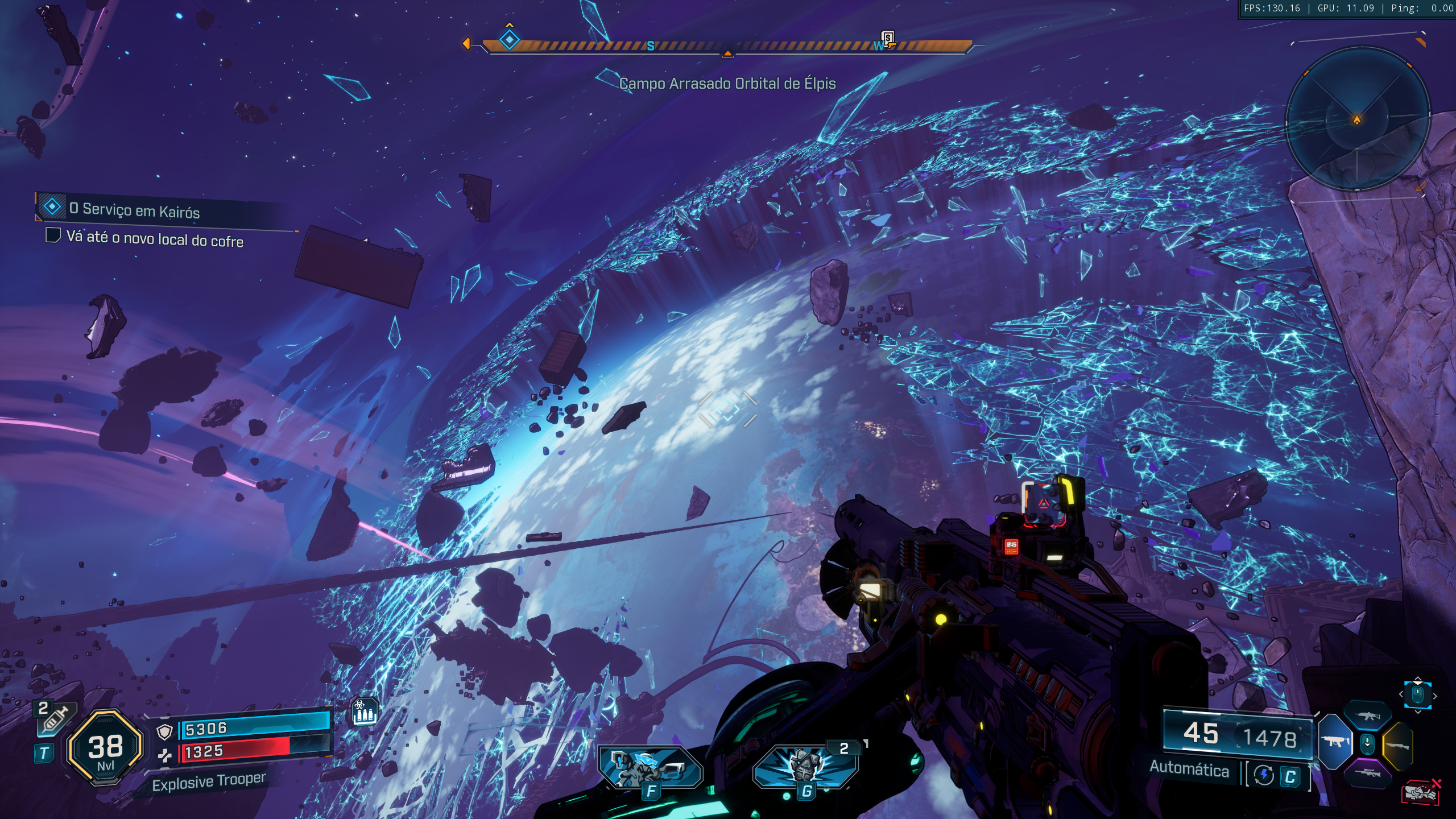This screenshot has width=1456, height=819.
Task: Select the grenade ordnance icon labeled G
Action: tap(805, 768)
